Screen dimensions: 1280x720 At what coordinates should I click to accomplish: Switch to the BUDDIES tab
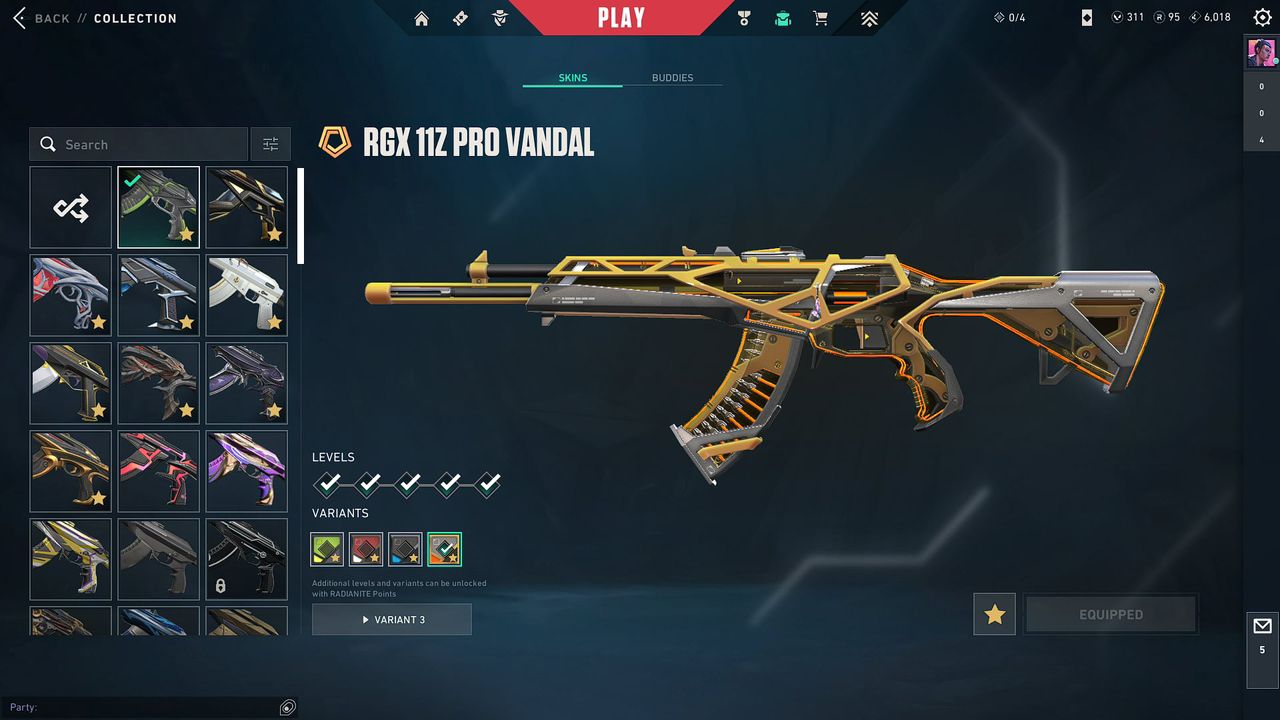click(673, 77)
